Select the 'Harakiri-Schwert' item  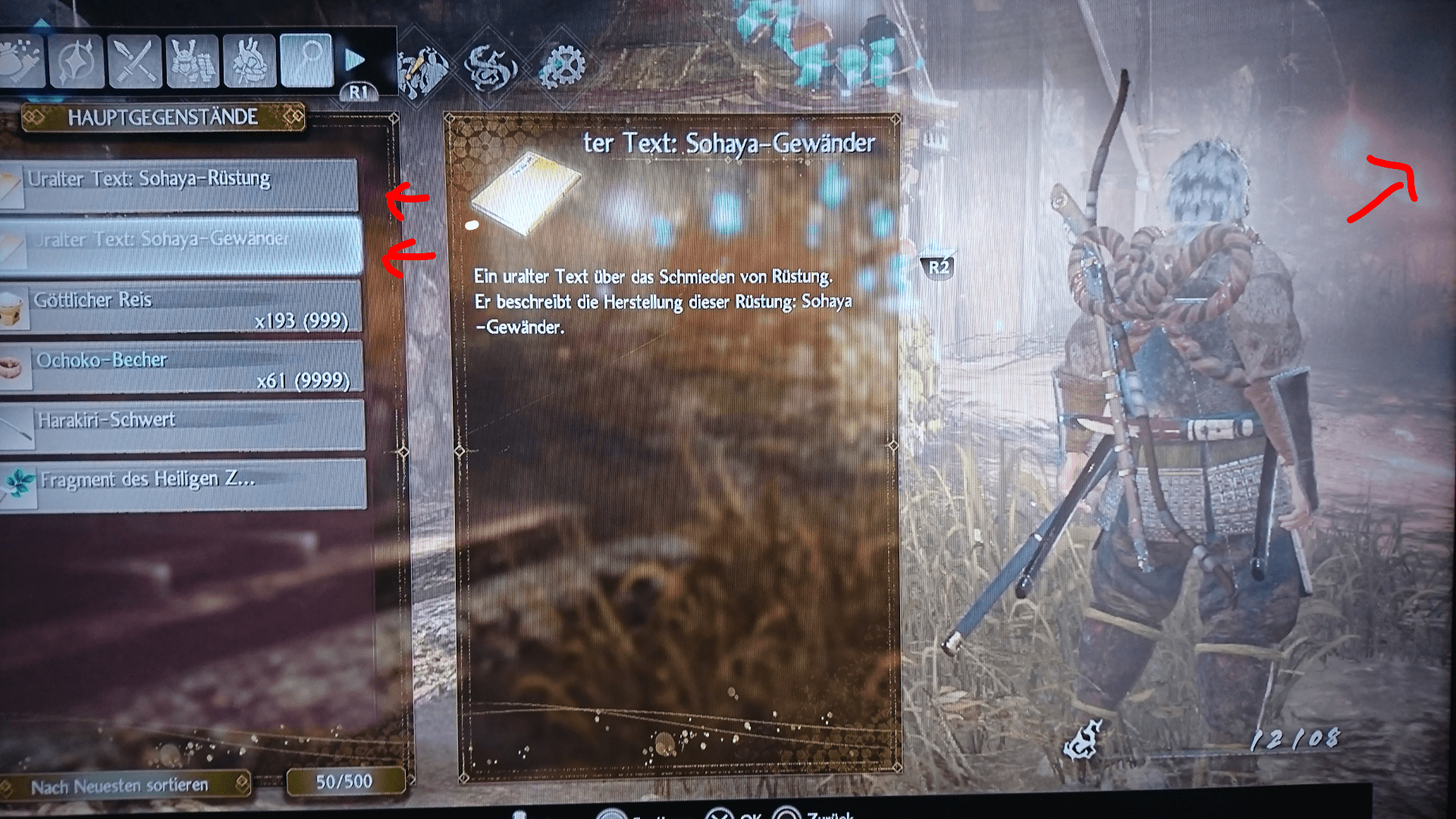182,422
